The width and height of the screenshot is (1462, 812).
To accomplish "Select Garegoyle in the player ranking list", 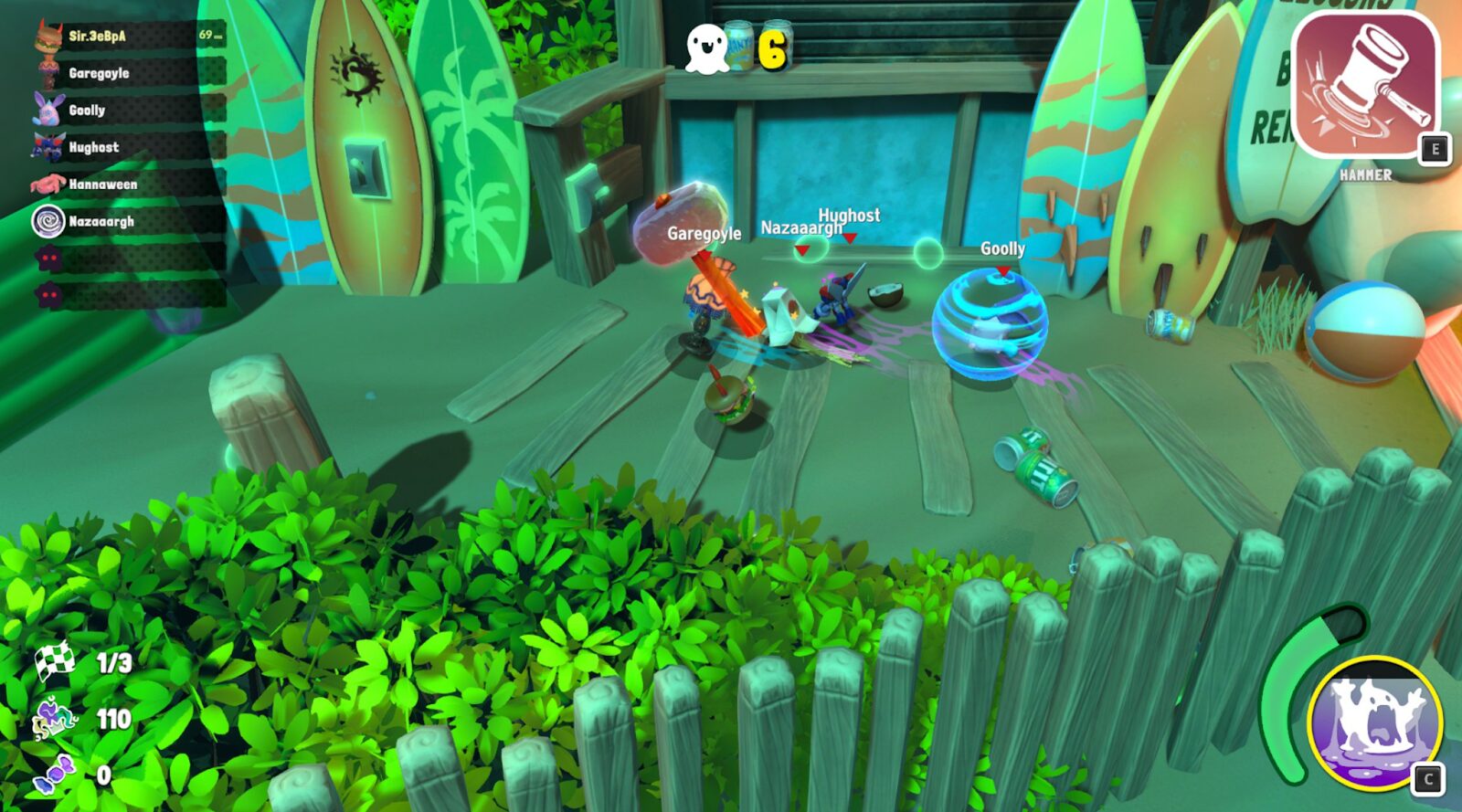I will coord(128,73).
